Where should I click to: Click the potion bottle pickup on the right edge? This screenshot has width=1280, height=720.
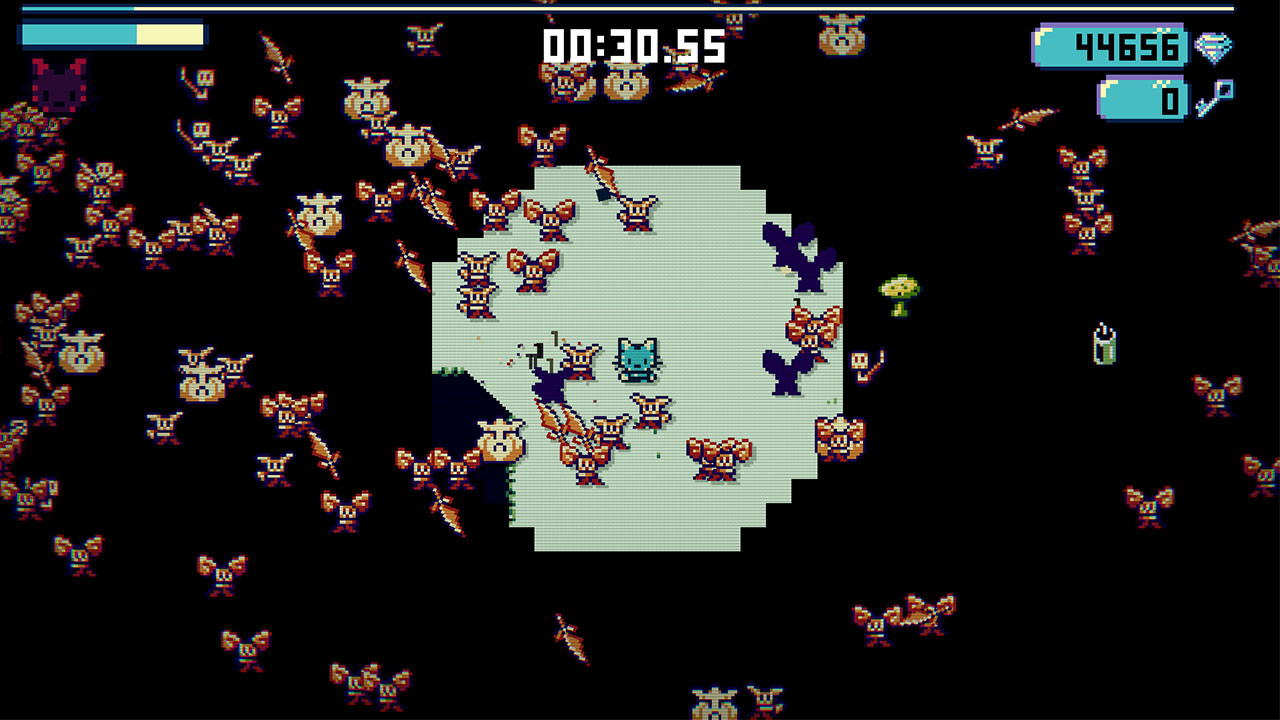[x=1104, y=344]
